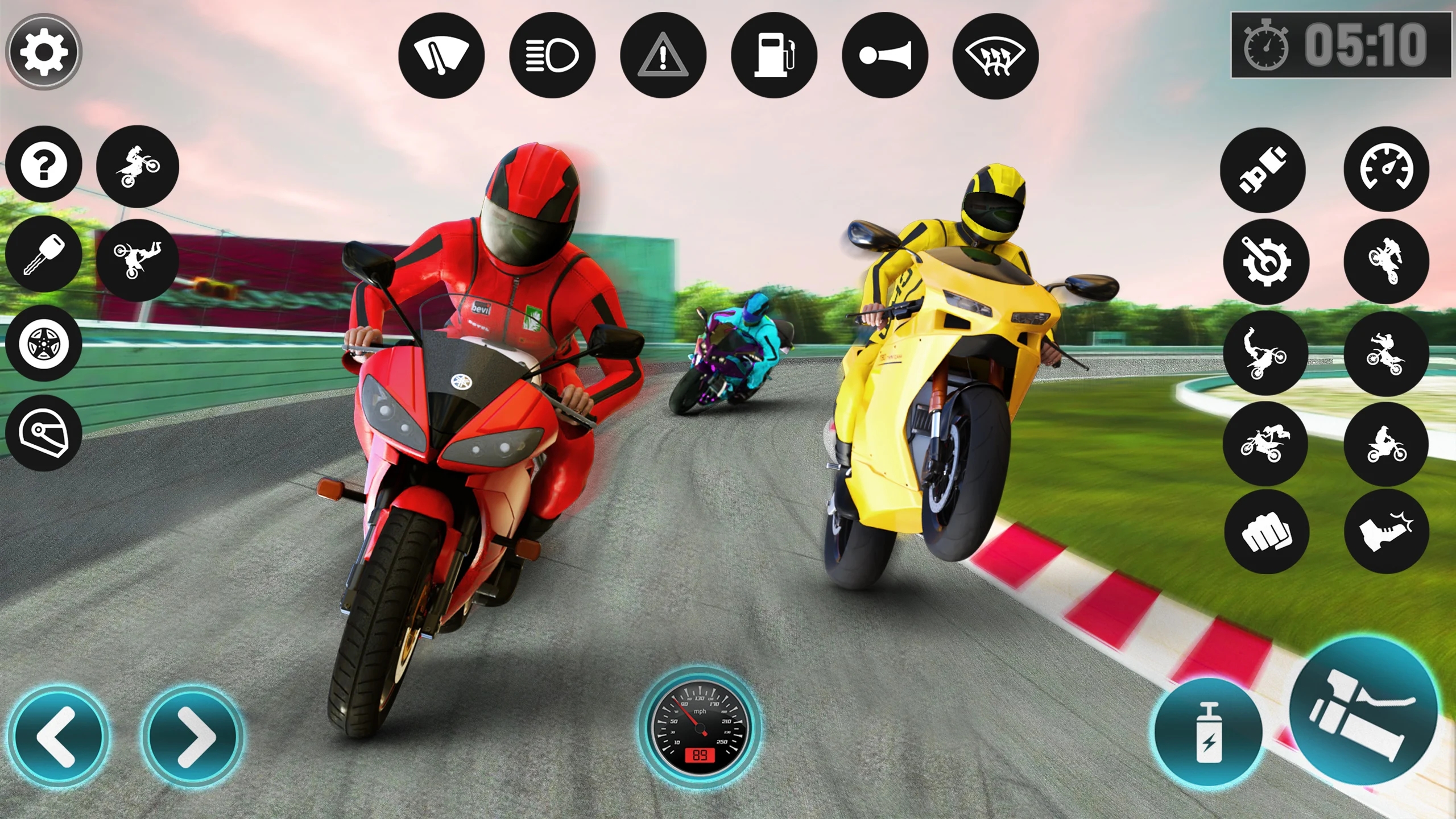Activate the windshield wiper

[x=441, y=54]
